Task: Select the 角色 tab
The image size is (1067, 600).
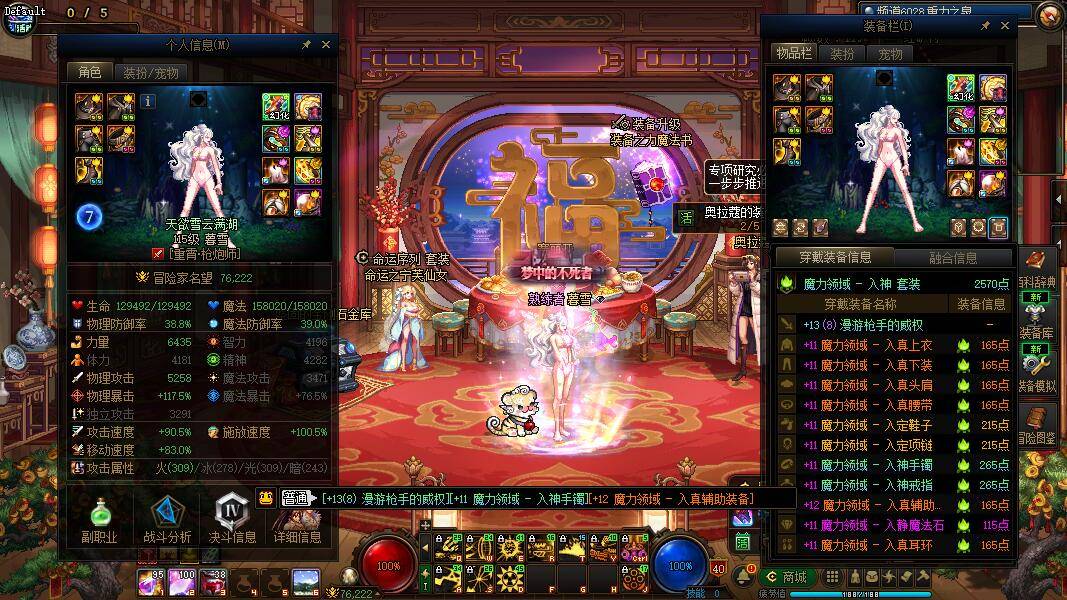Action: pyautogui.click(x=90, y=72)
